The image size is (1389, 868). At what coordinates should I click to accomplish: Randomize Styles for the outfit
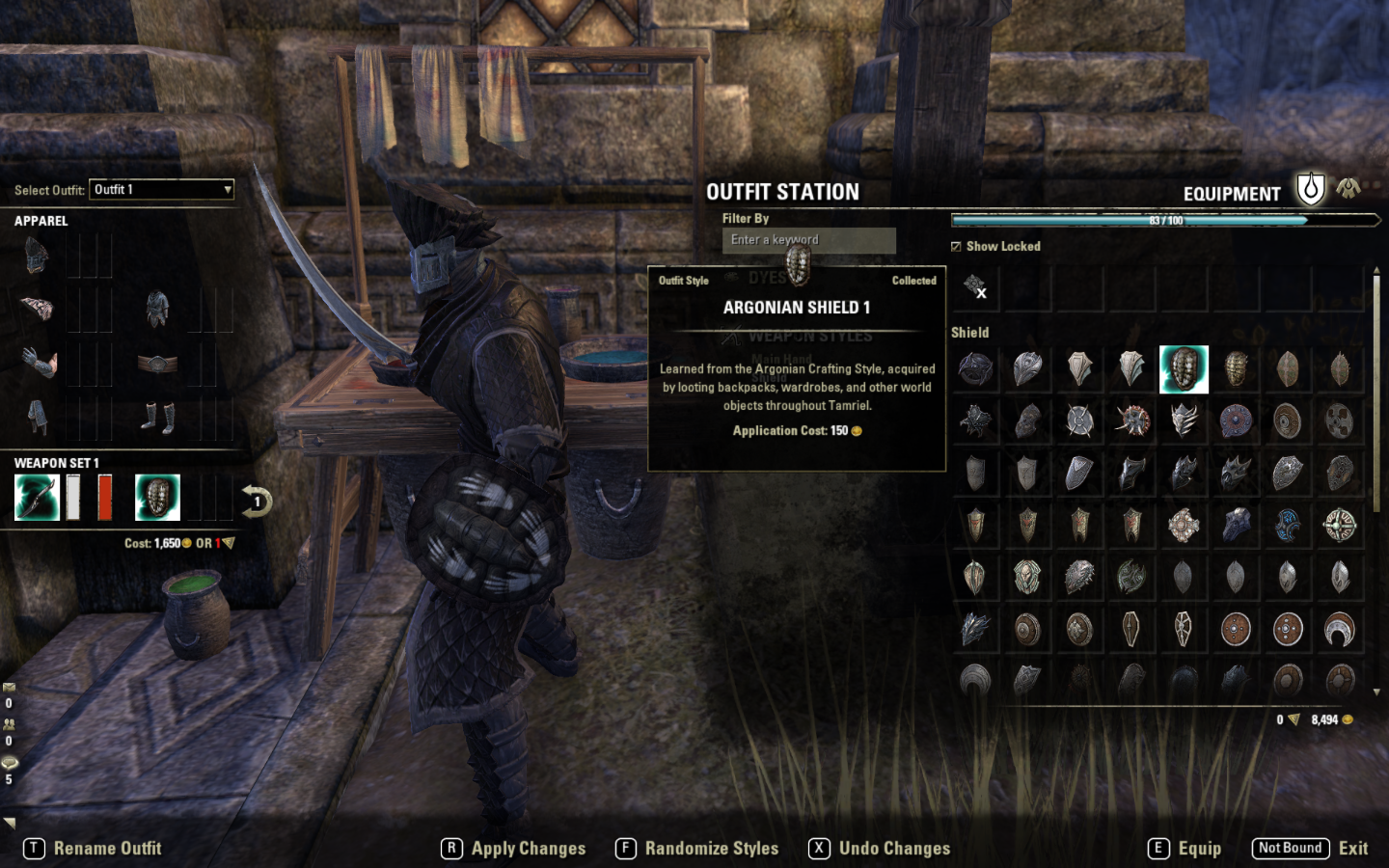697,849
